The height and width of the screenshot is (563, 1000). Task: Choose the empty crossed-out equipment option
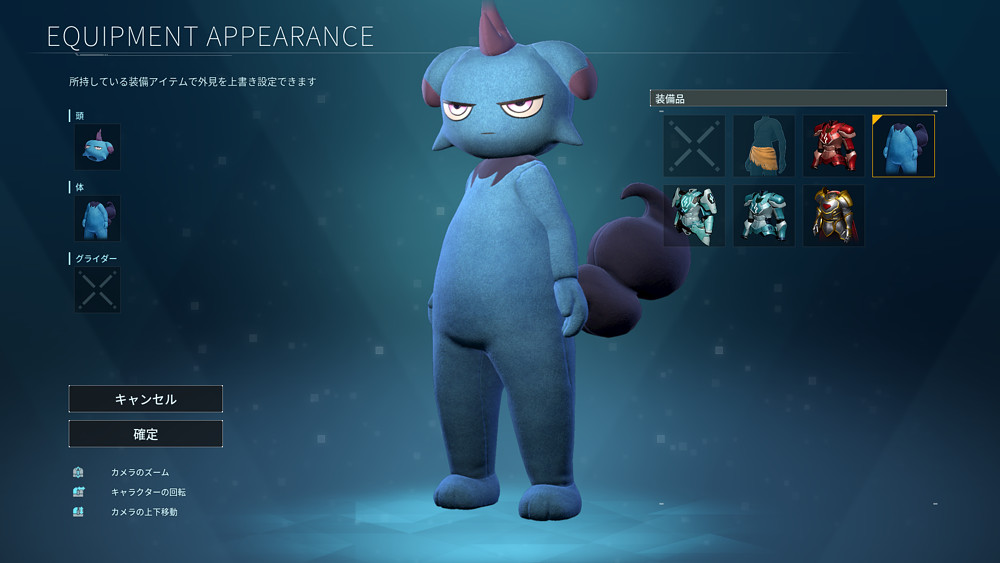pyautogui.click(x=694, y=146)
